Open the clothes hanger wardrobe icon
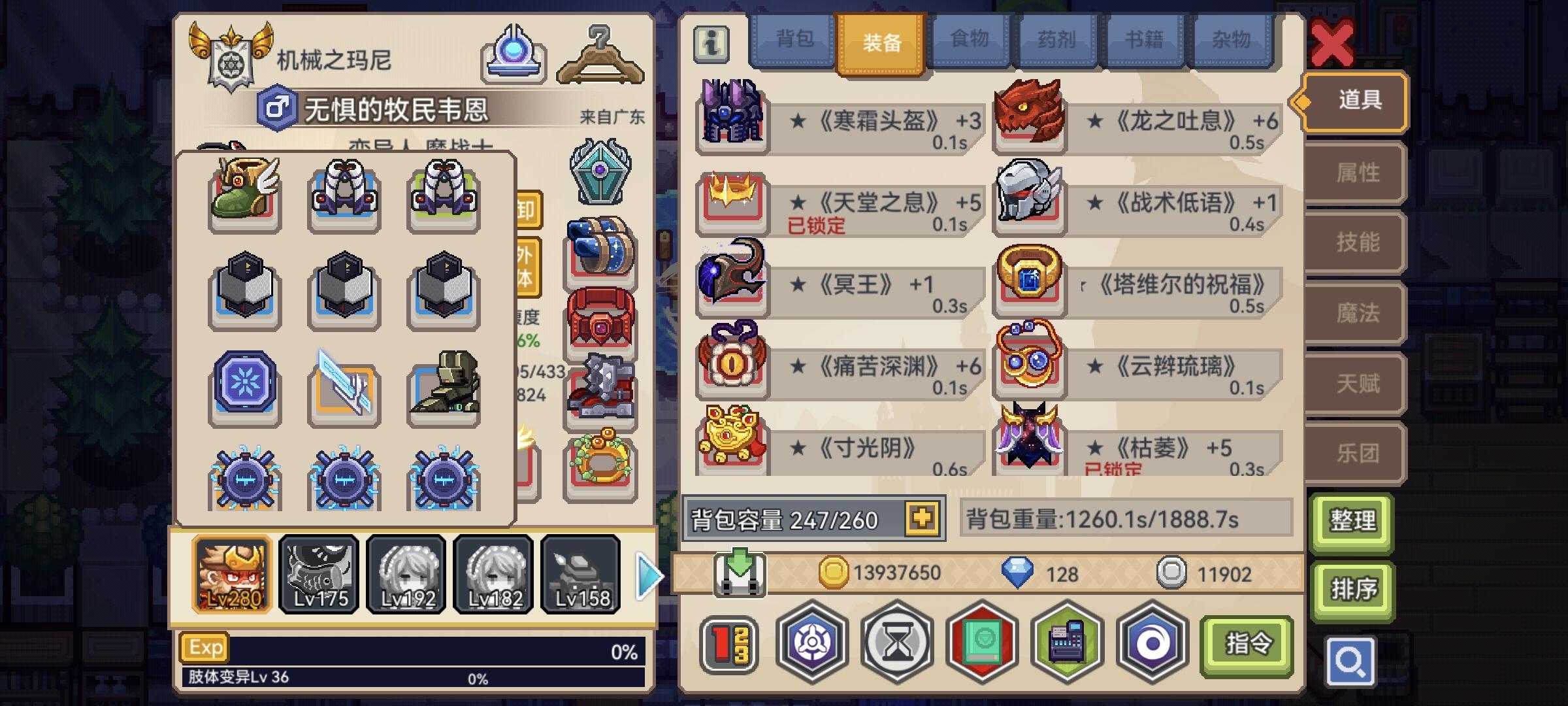 click(598, 56)
